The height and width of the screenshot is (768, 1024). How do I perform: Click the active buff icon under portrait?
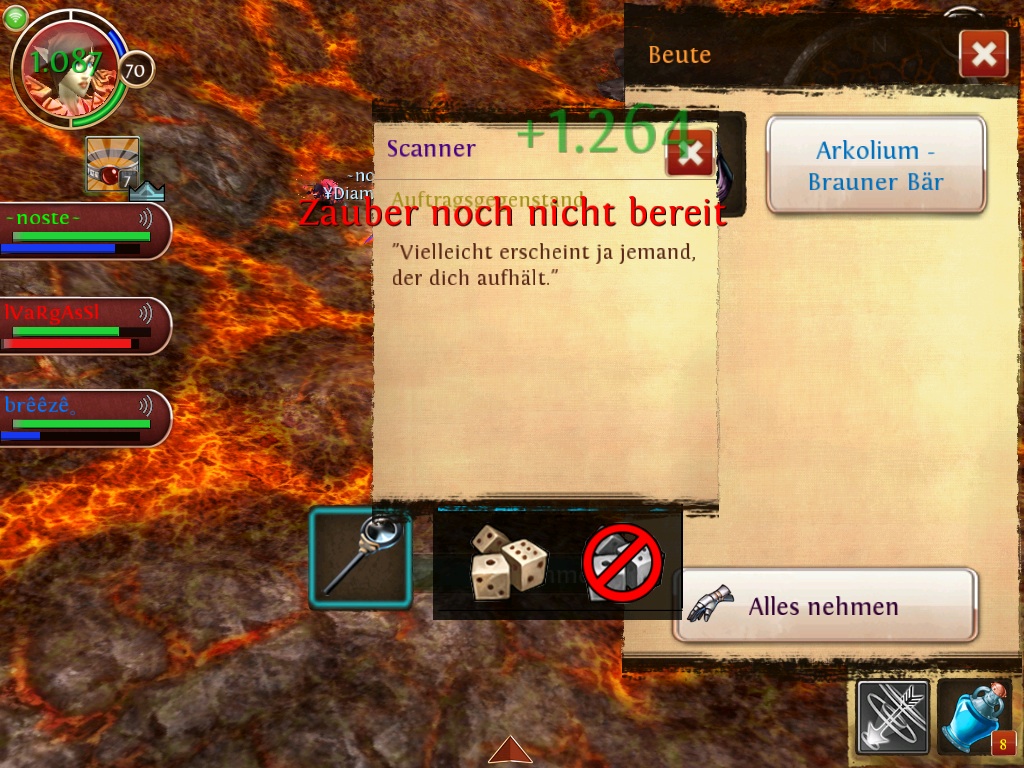click(111, 164)
